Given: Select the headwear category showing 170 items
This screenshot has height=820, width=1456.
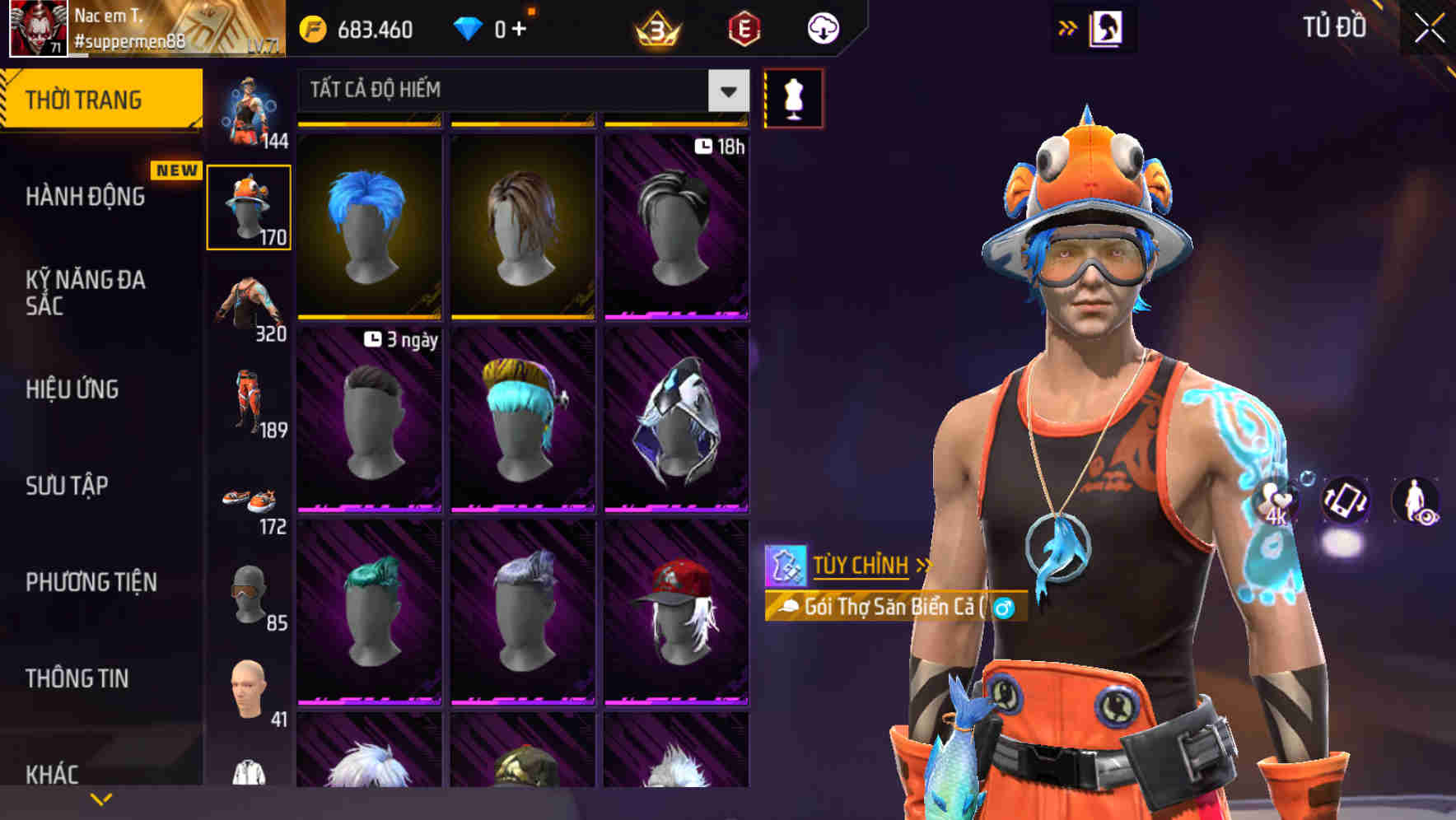Looking at the screenshot, I should (x=250, y=204).
